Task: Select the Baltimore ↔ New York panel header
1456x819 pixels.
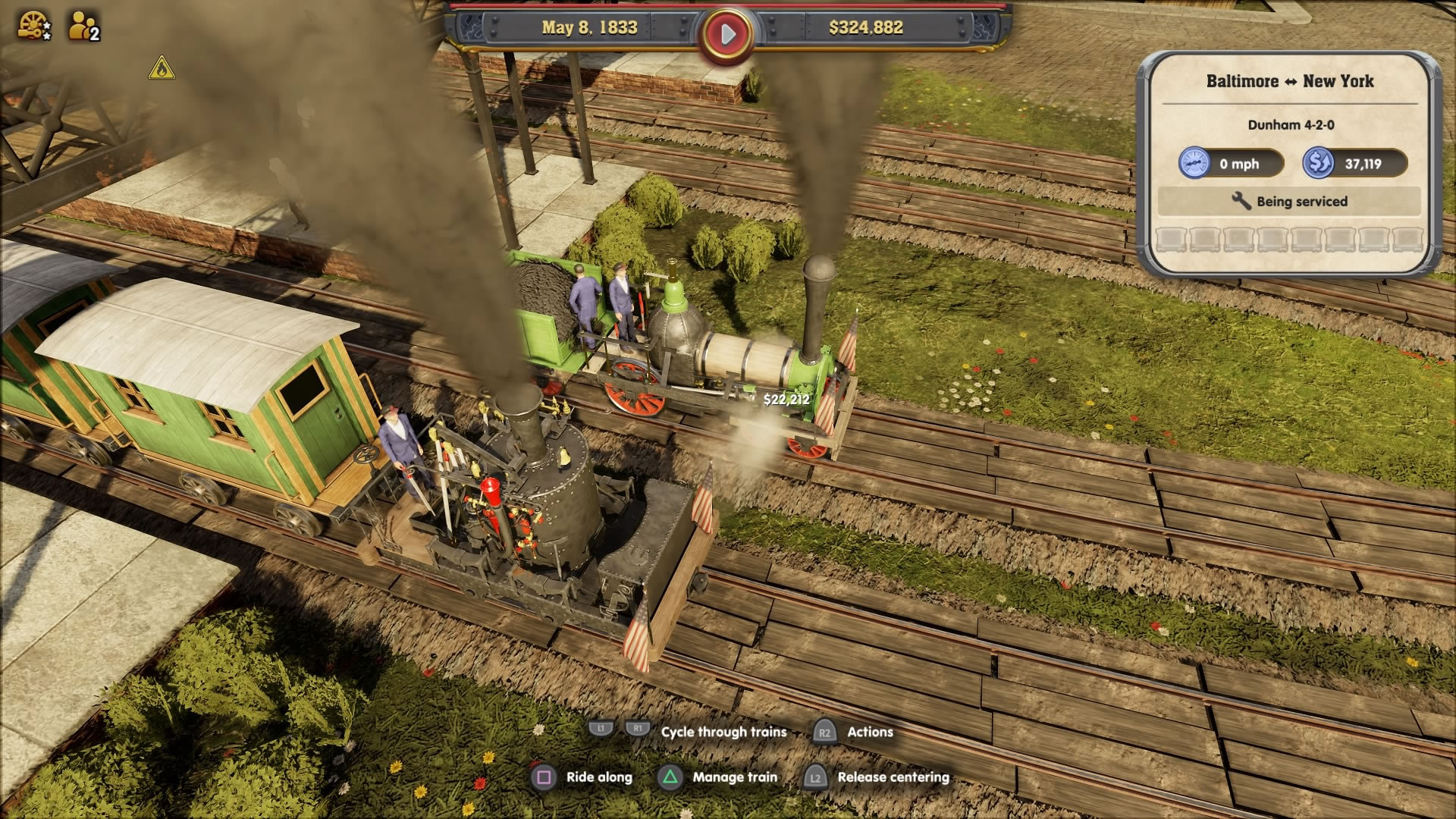Action: (1291, 82)
